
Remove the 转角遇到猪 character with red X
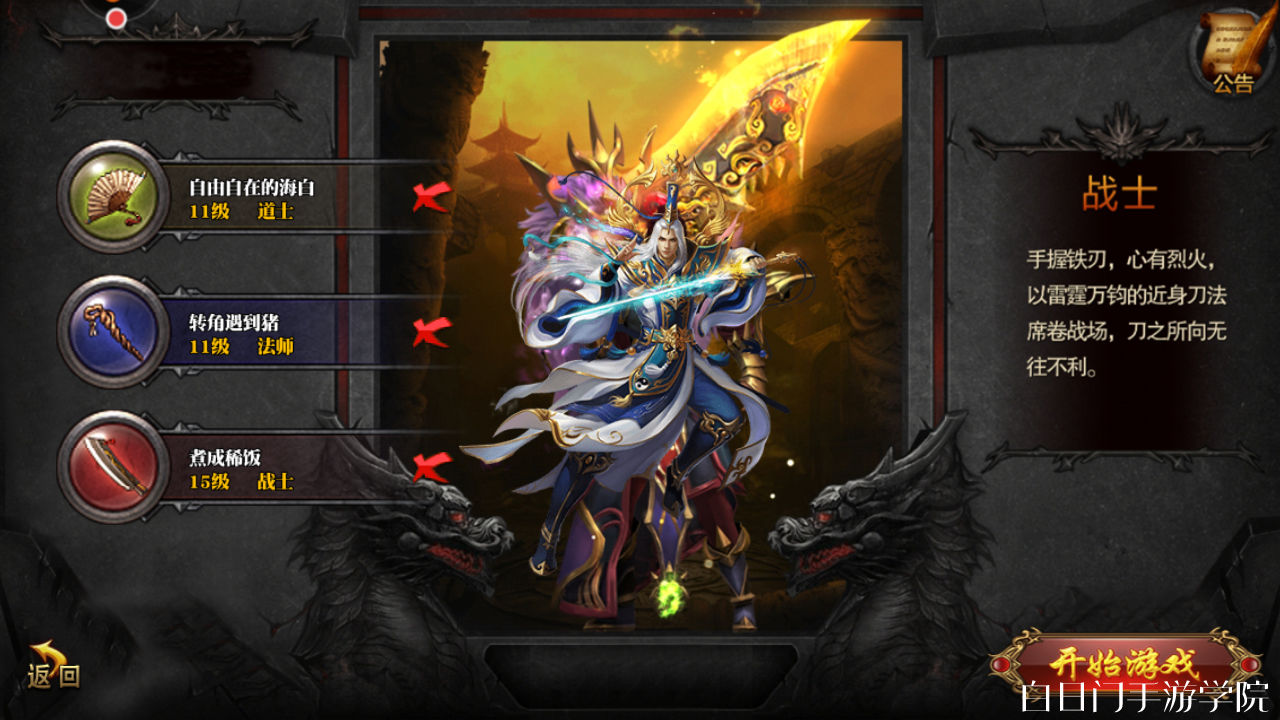pos(431,331)
